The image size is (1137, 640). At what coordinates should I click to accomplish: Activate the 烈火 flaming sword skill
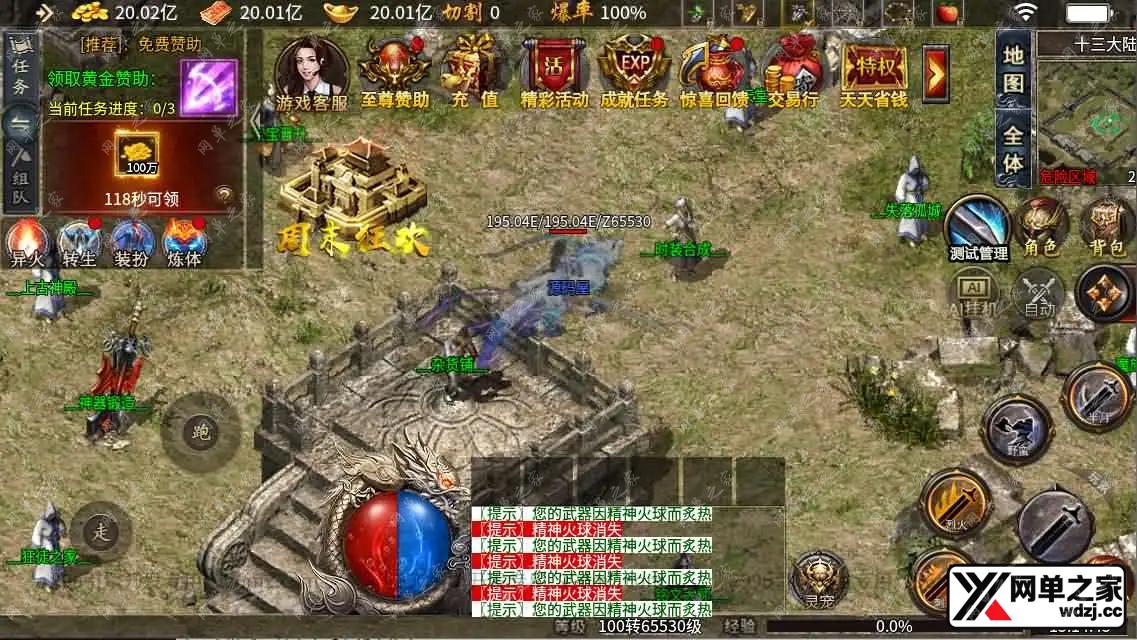point(954,500)
